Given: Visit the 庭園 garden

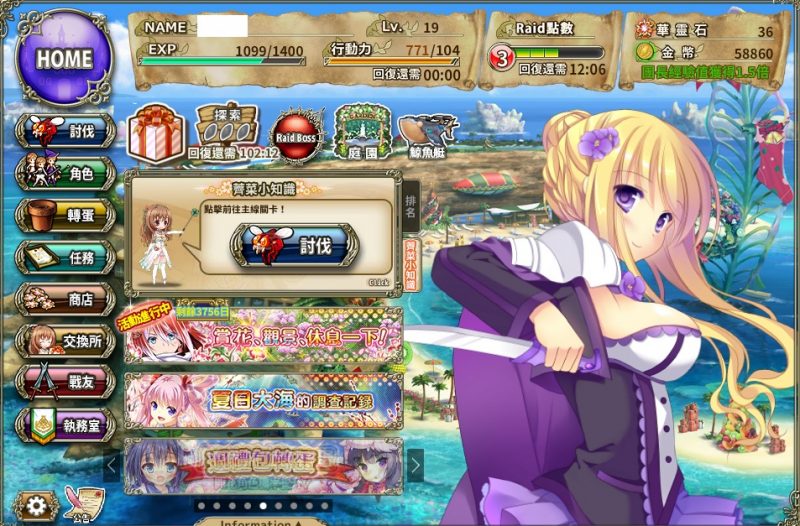Looking at the screenshot, I should [362, 132].
